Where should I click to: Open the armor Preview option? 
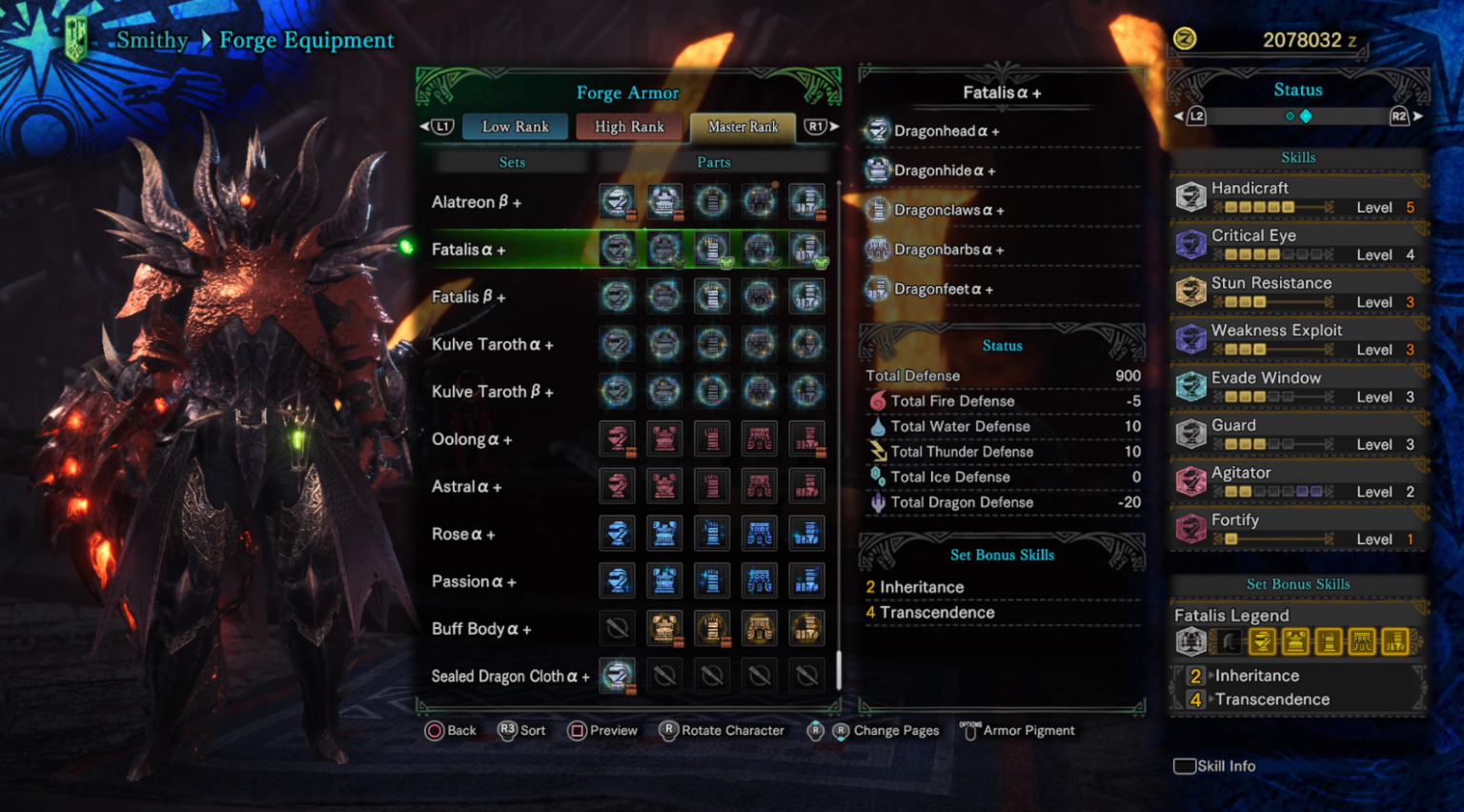602,730
